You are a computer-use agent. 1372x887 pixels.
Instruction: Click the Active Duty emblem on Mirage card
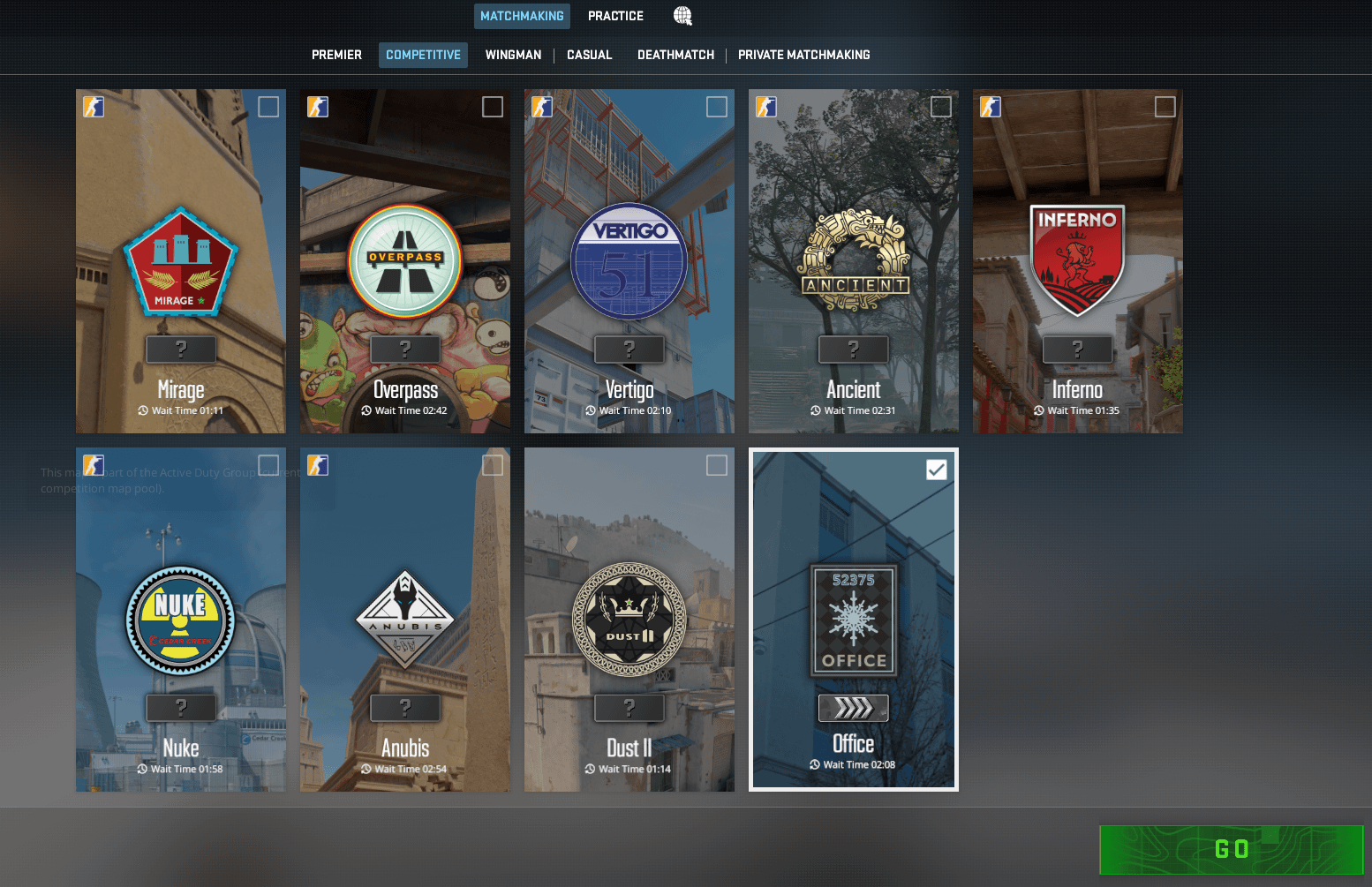(94, 106)
